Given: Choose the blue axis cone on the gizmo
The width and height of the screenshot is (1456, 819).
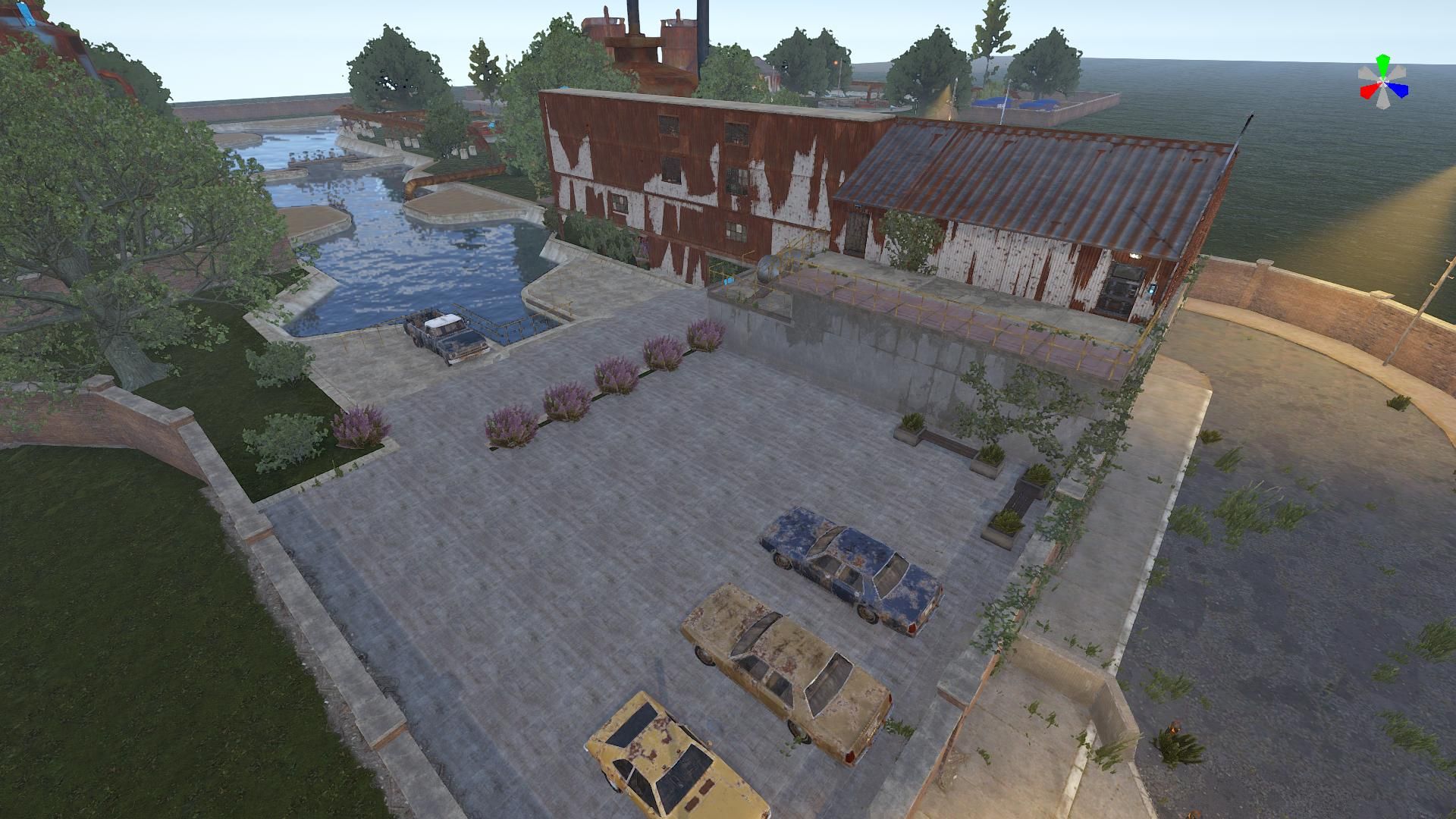Looking at the screenshot, I should (x=1400, y=90).
